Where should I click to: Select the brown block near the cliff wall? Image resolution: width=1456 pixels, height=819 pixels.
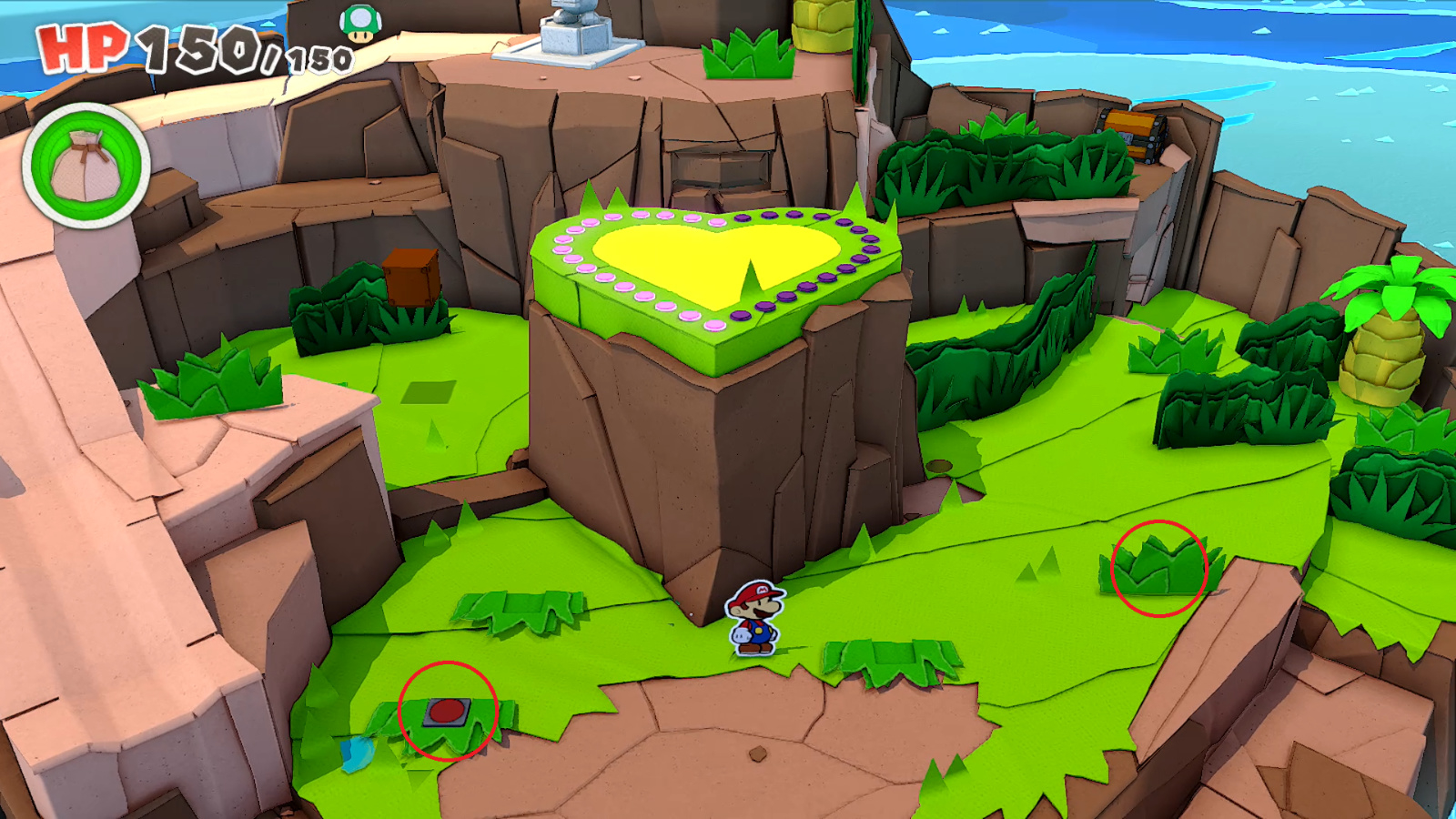point(411,276)
